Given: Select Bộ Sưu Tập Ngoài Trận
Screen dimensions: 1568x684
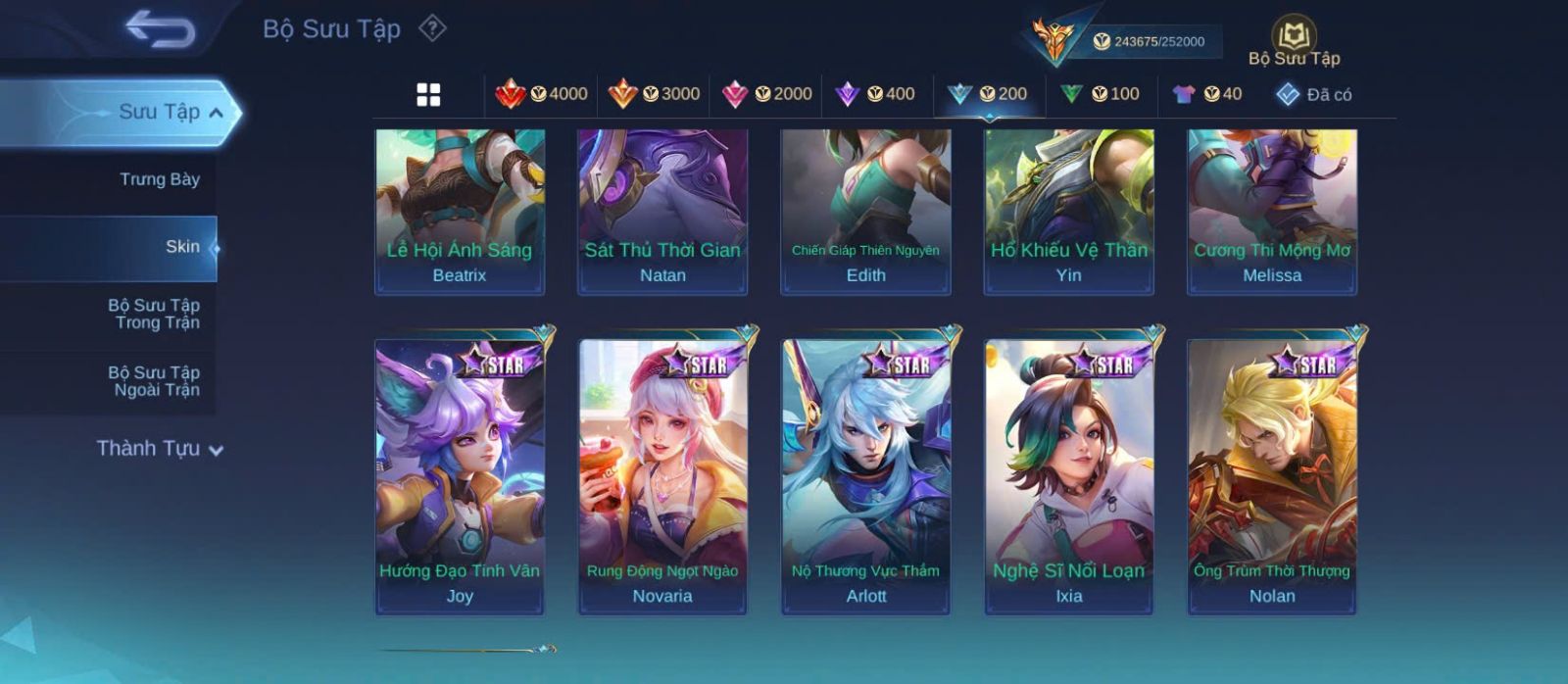Looking at the screenshot, I should tap(154, 381).
